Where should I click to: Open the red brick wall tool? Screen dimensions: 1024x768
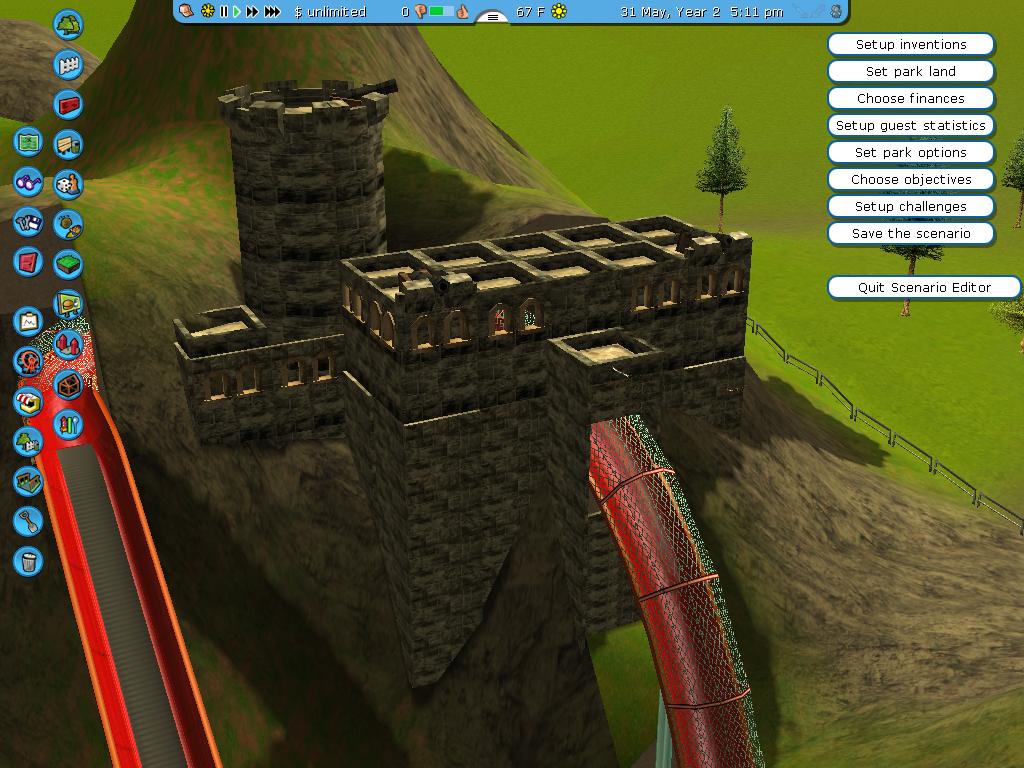coord(68,104)
